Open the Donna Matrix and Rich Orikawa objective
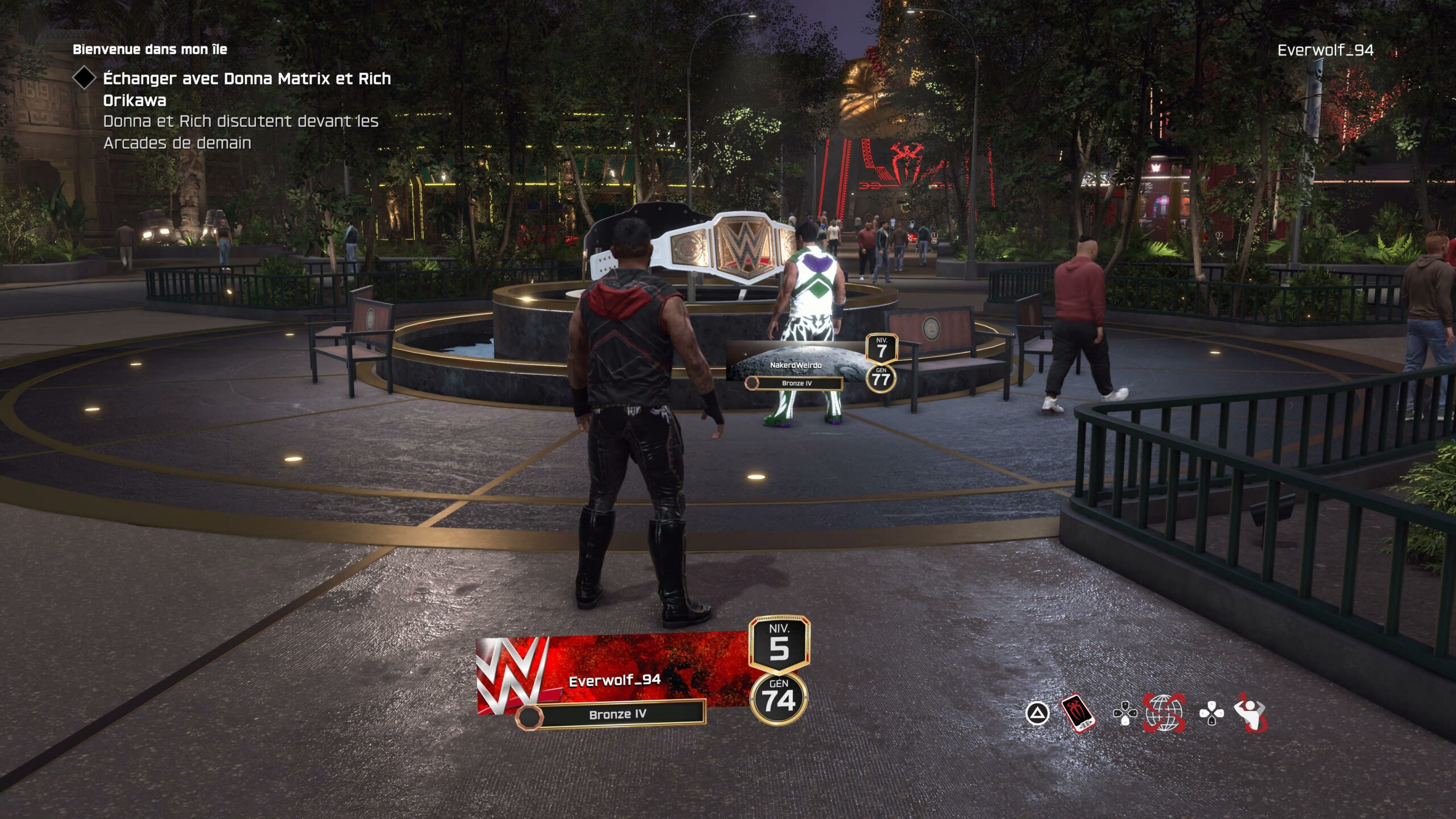 click(x=247, y=89)
